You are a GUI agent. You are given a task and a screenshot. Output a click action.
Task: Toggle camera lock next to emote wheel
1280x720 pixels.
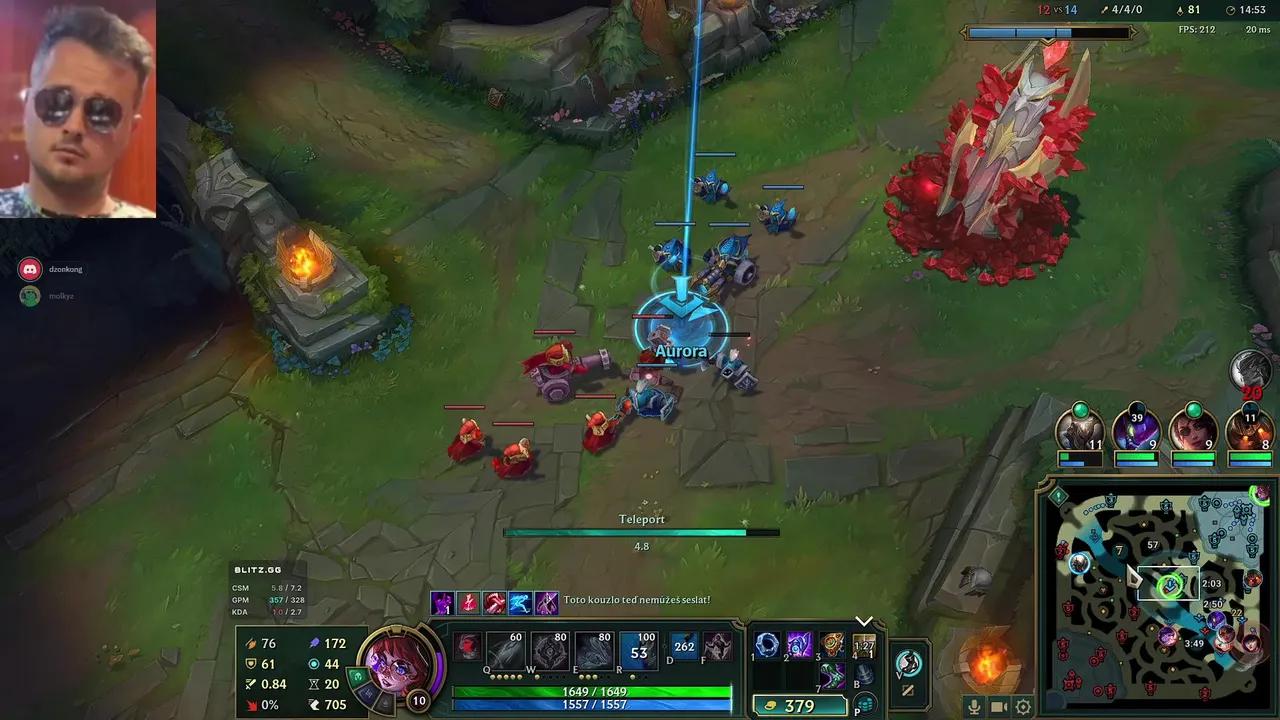[x=909, y=690]
